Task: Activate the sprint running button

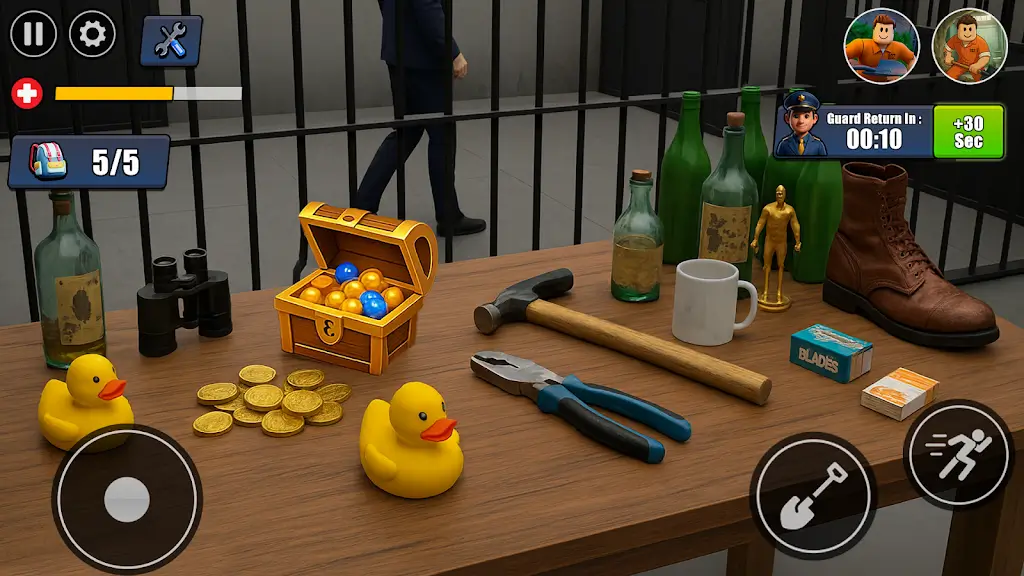Action: click(x=958, y=455)
